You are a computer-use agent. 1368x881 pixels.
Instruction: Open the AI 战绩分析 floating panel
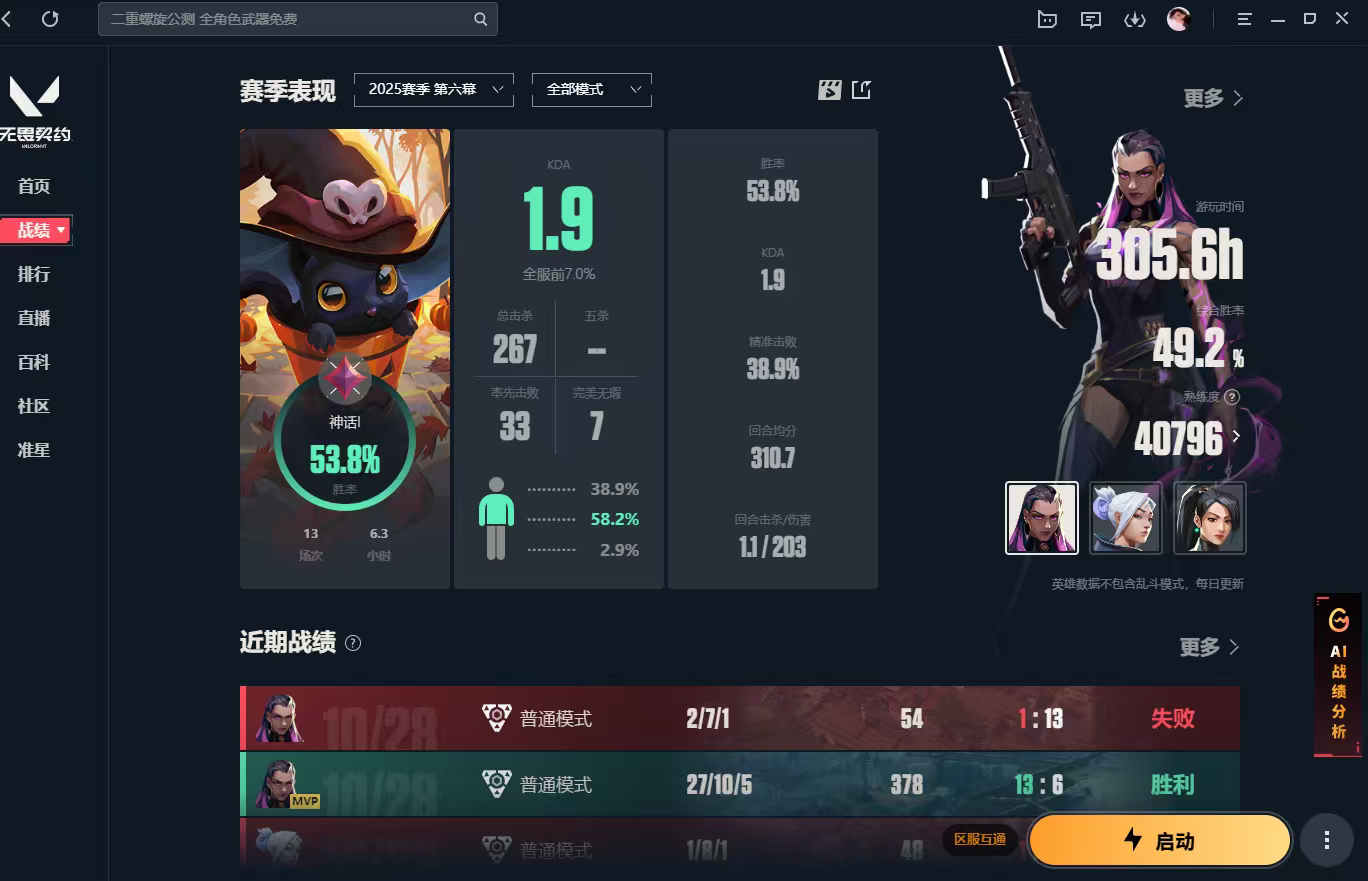point(1339,675)
